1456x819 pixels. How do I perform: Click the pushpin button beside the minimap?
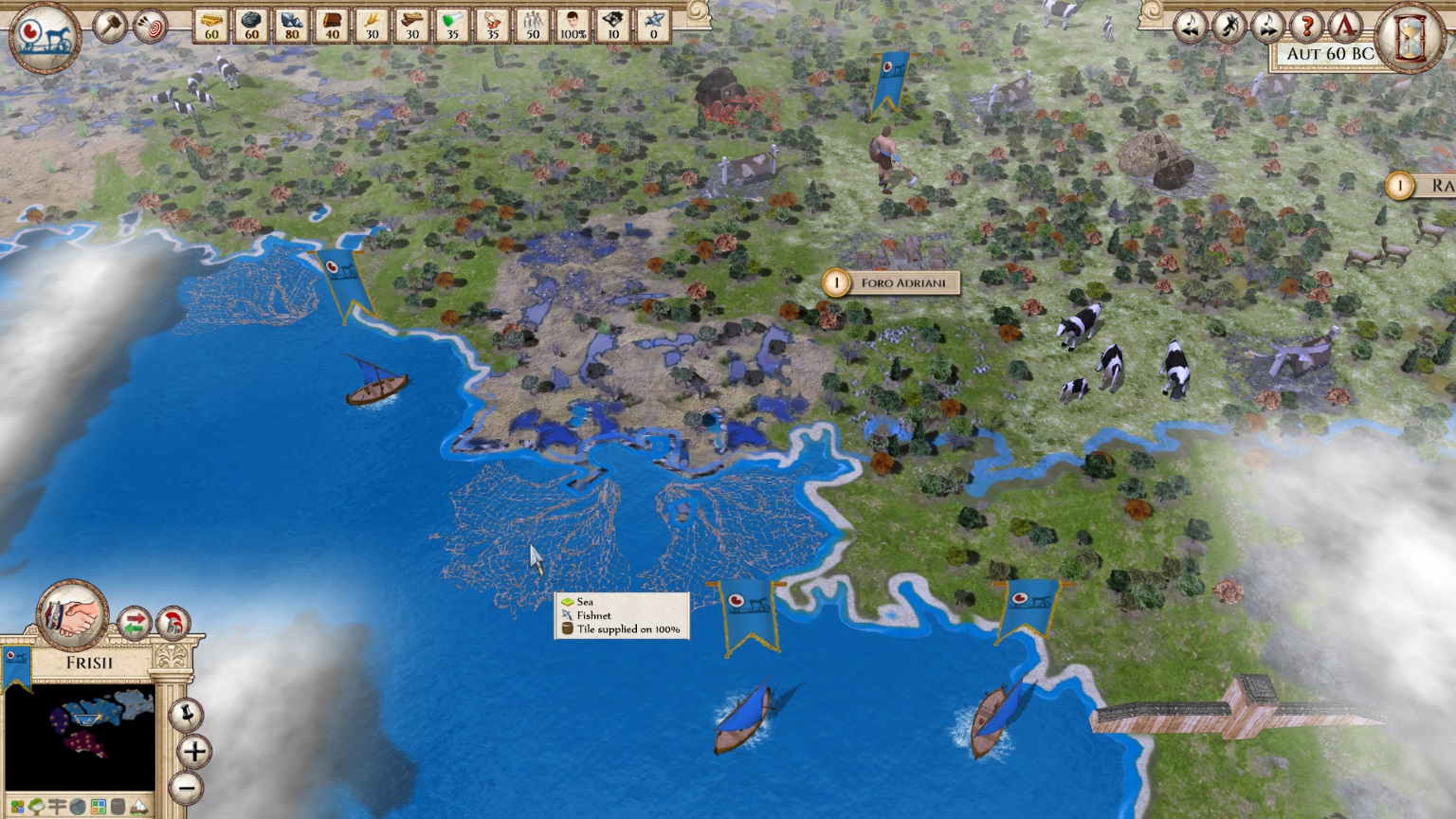pos(187,713)
